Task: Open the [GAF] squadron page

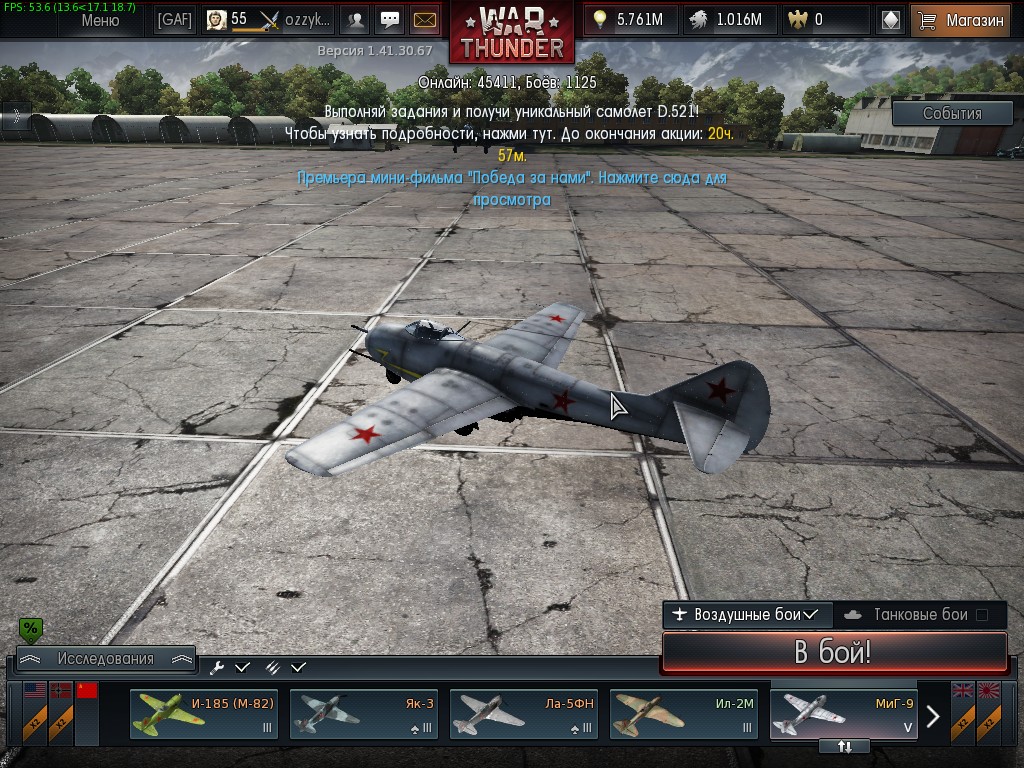Action: (175, 20)
